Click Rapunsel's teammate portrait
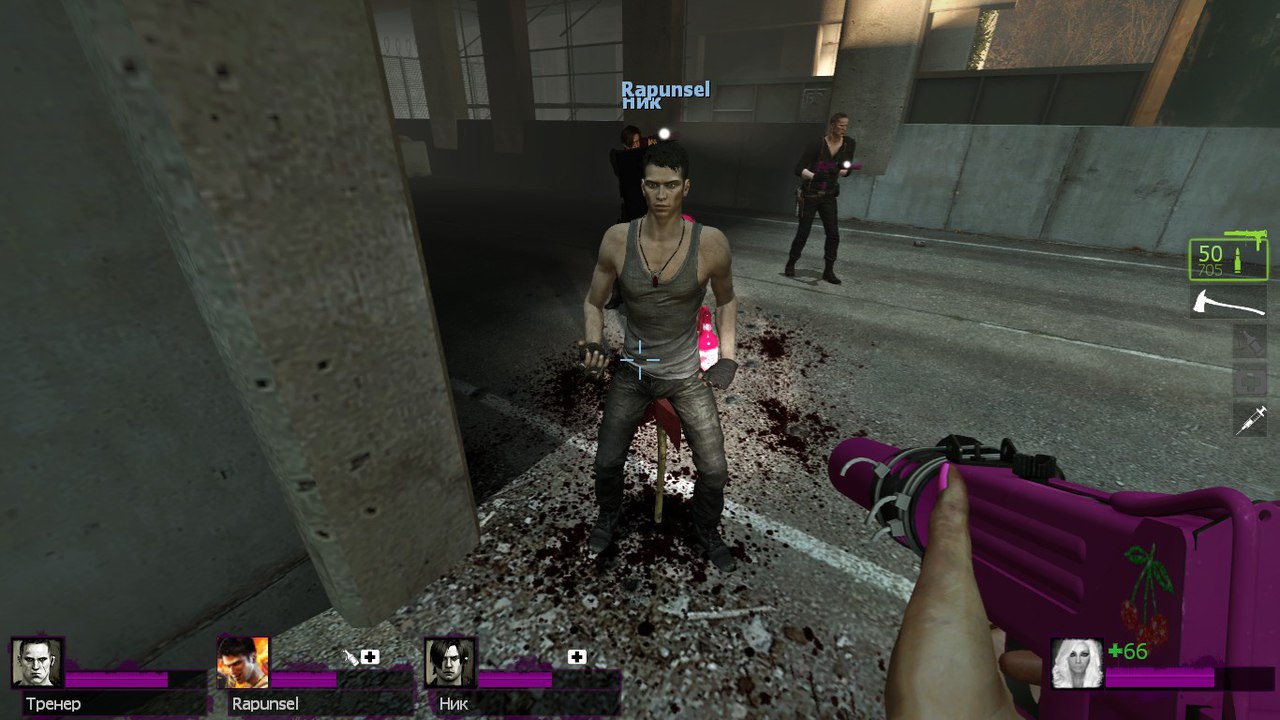Screen dimensions: 1280x720 tap(243, 662)
